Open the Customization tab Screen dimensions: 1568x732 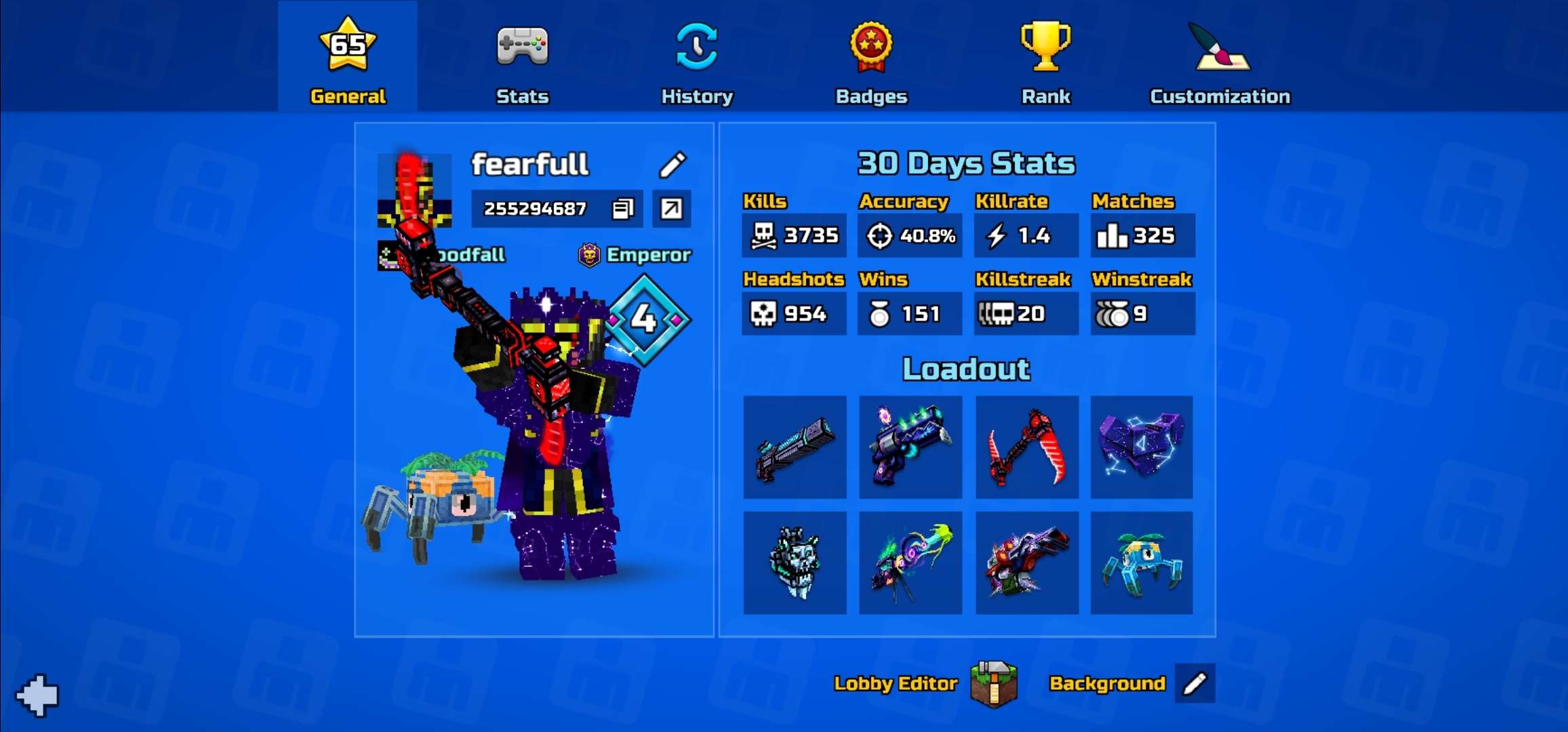(x=1220, y=60)
